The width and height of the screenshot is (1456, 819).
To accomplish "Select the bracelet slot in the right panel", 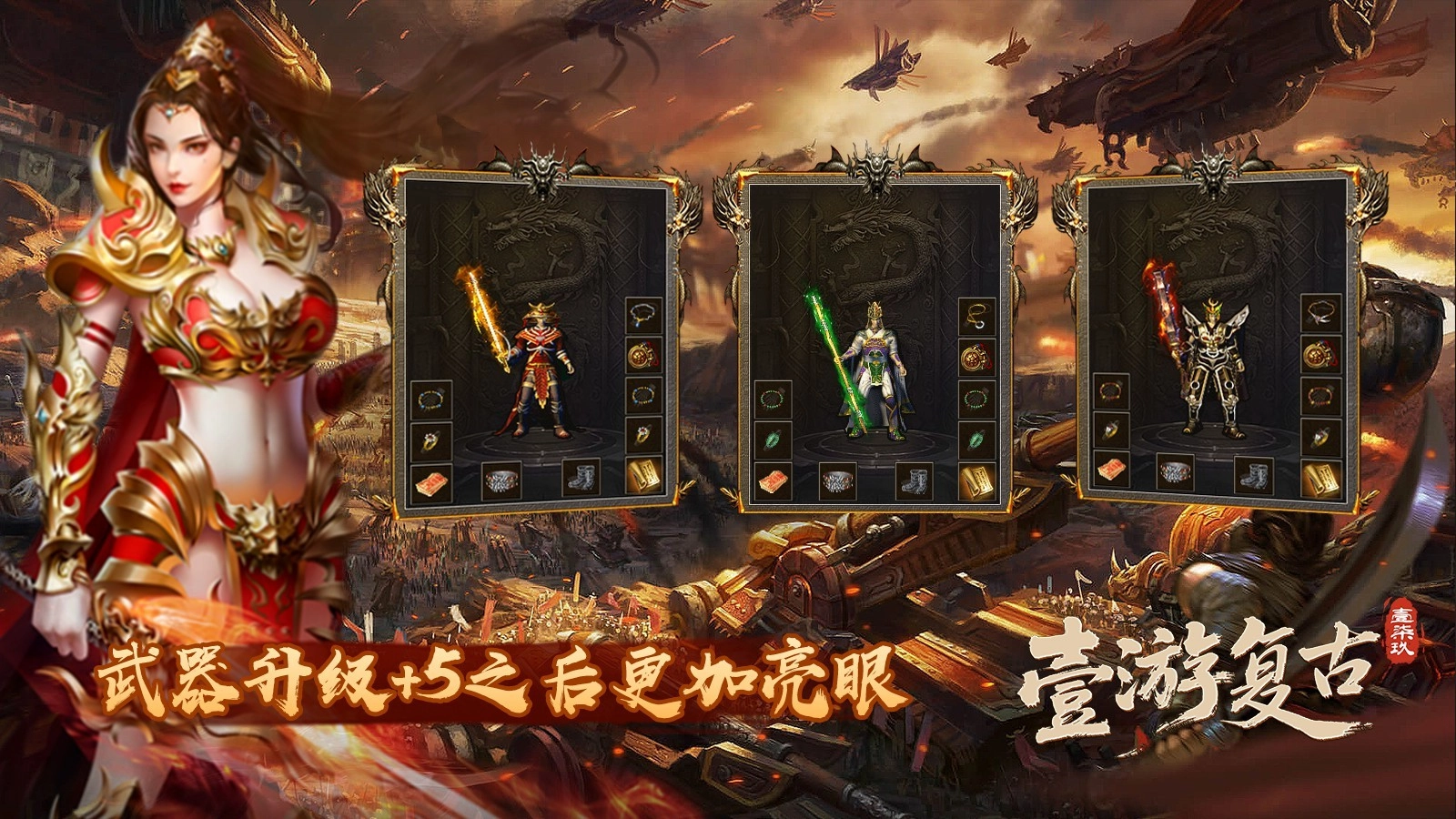I will pyautogui.click(x=1320, y=395).
